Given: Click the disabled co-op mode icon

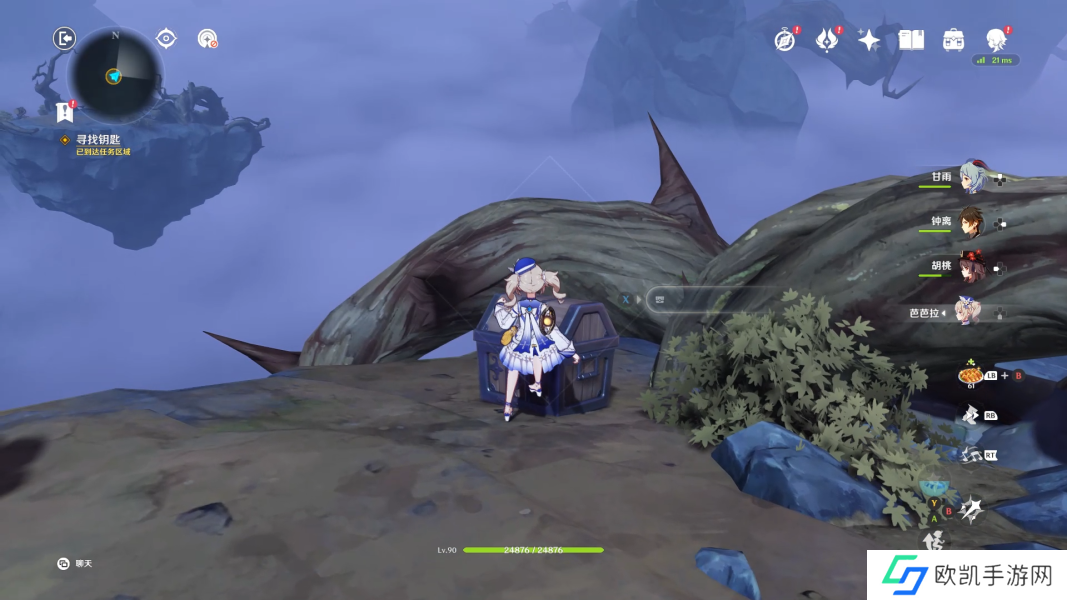Looking at the screenshot, I should coord(207,39).
